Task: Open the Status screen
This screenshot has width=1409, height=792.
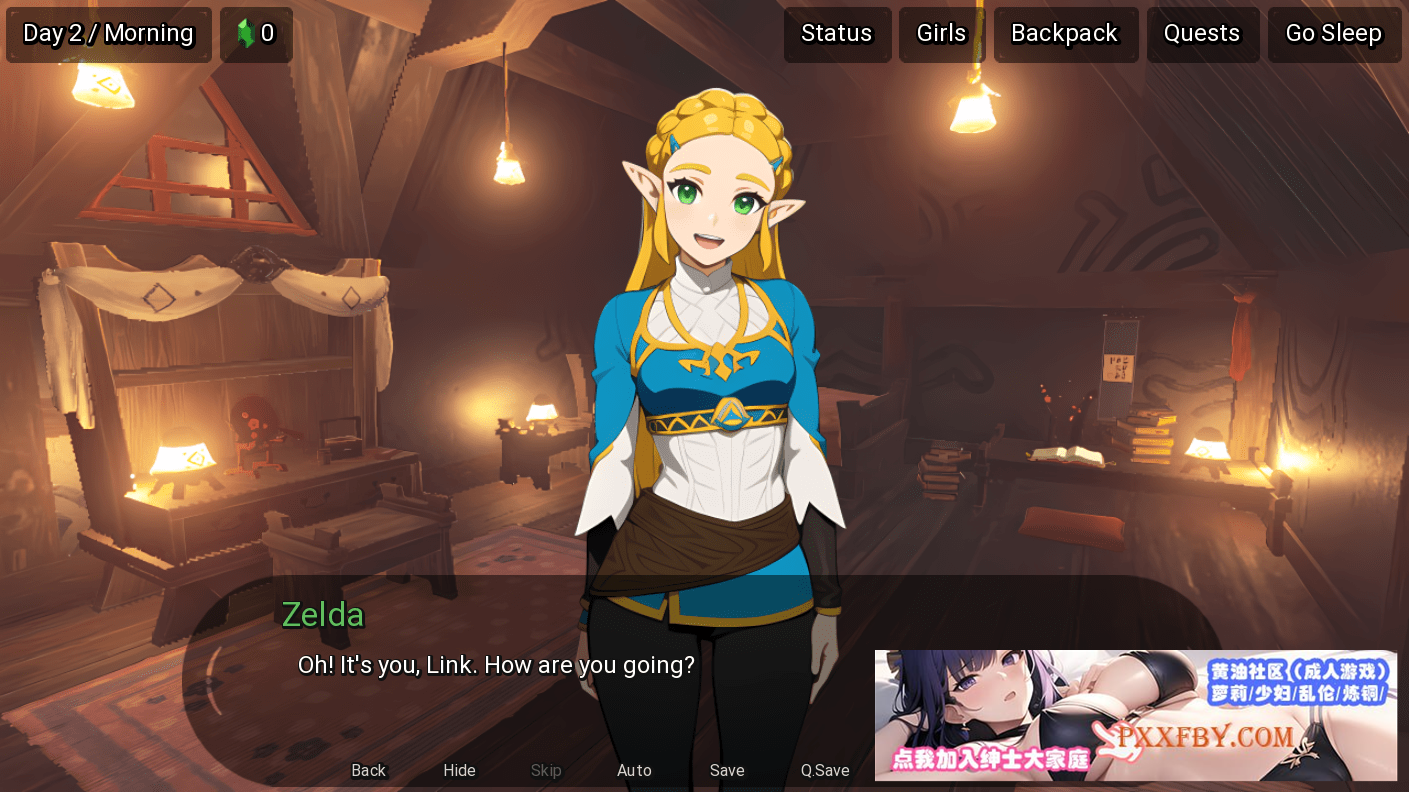Action: tap(836, 34)
